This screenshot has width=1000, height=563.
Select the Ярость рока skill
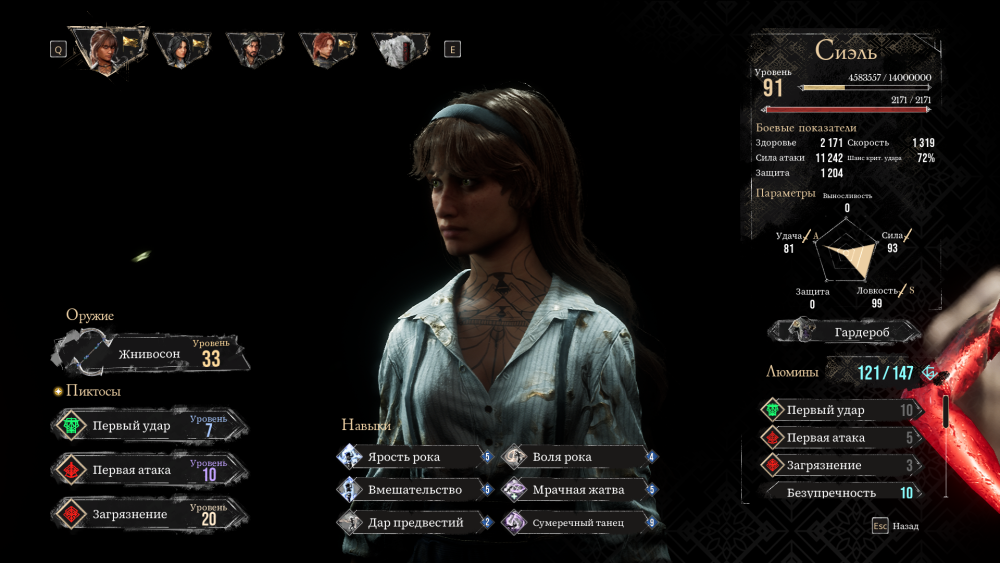pyautogui.click(x=415, y=457)
